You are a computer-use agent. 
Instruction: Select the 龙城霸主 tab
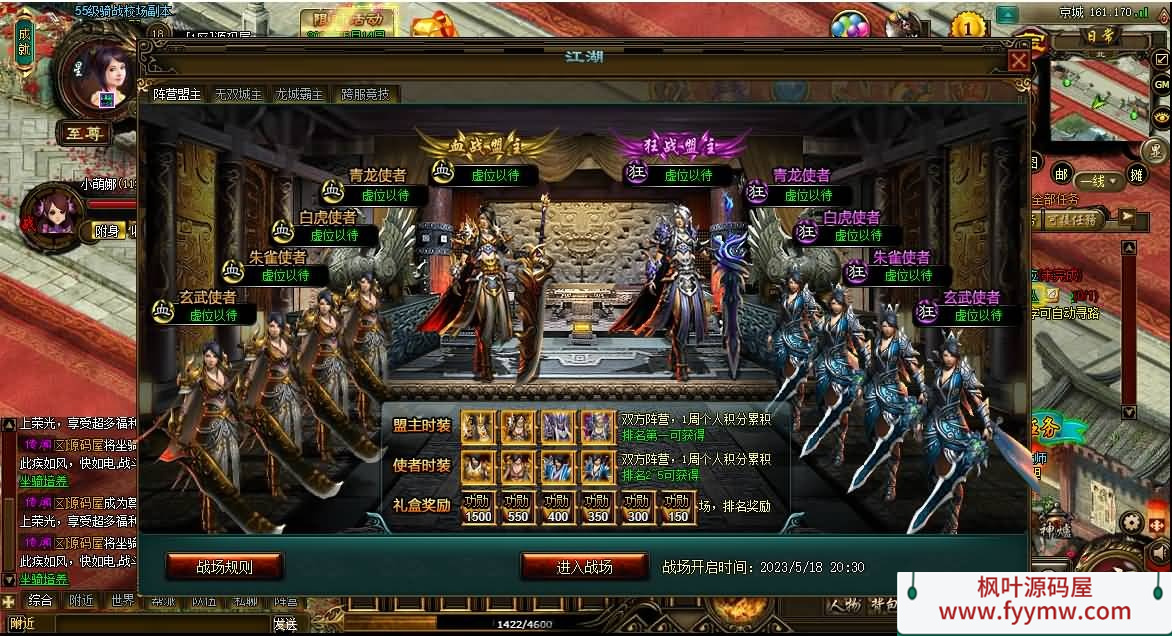299,94
